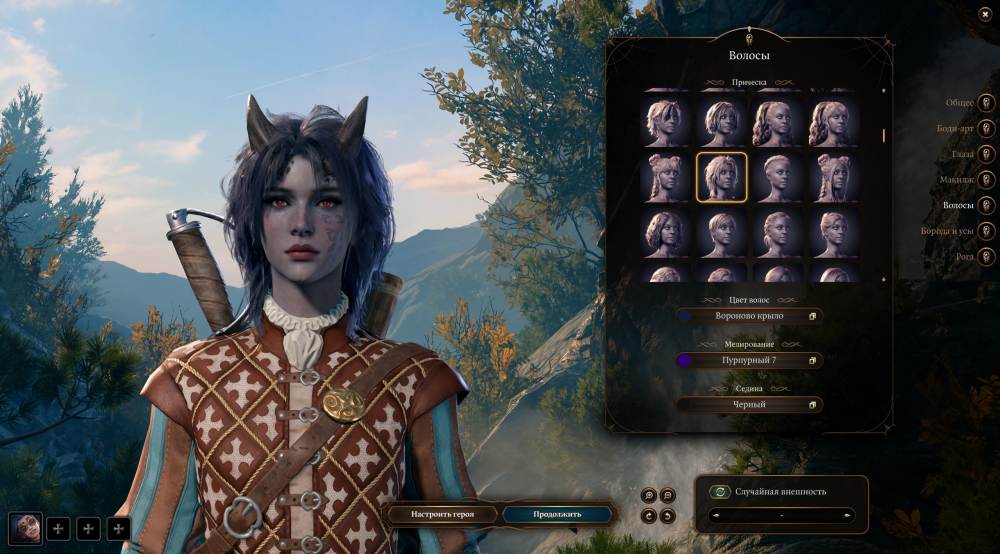Open the Глаза category

986,154
